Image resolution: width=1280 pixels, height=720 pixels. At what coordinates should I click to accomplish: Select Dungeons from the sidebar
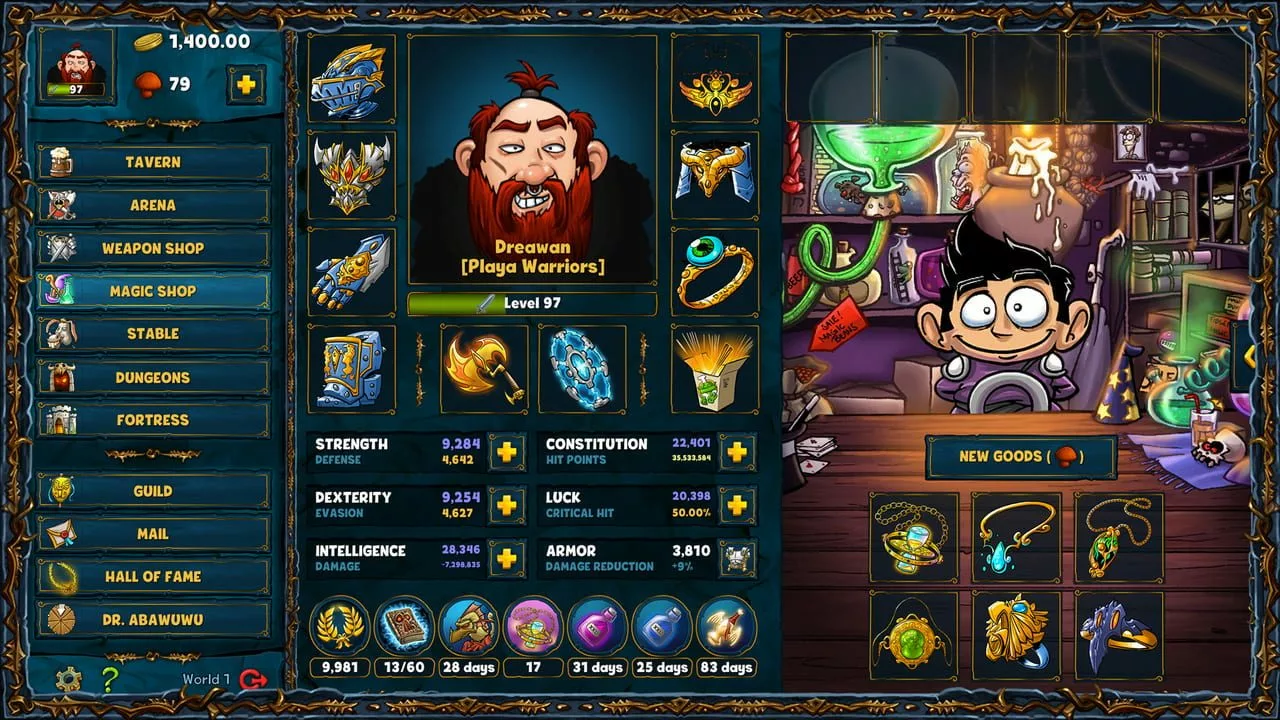(153, 377)
